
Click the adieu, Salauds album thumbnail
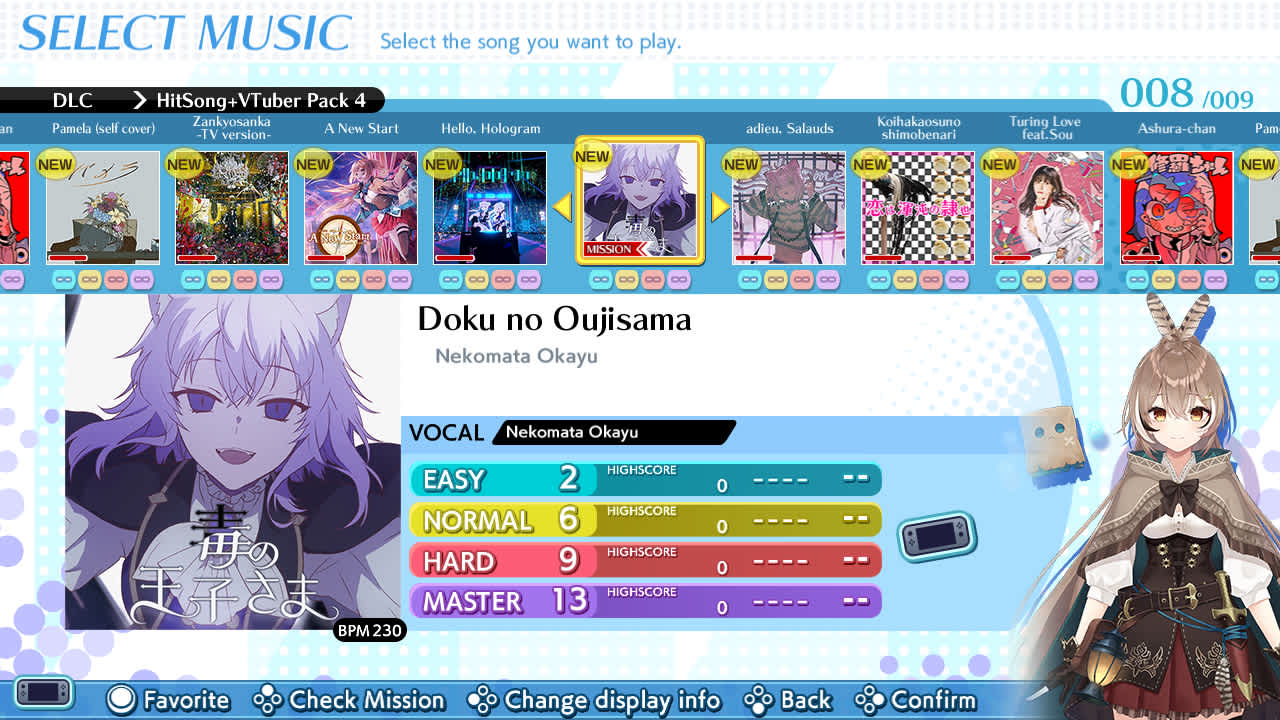click(789, 207)
